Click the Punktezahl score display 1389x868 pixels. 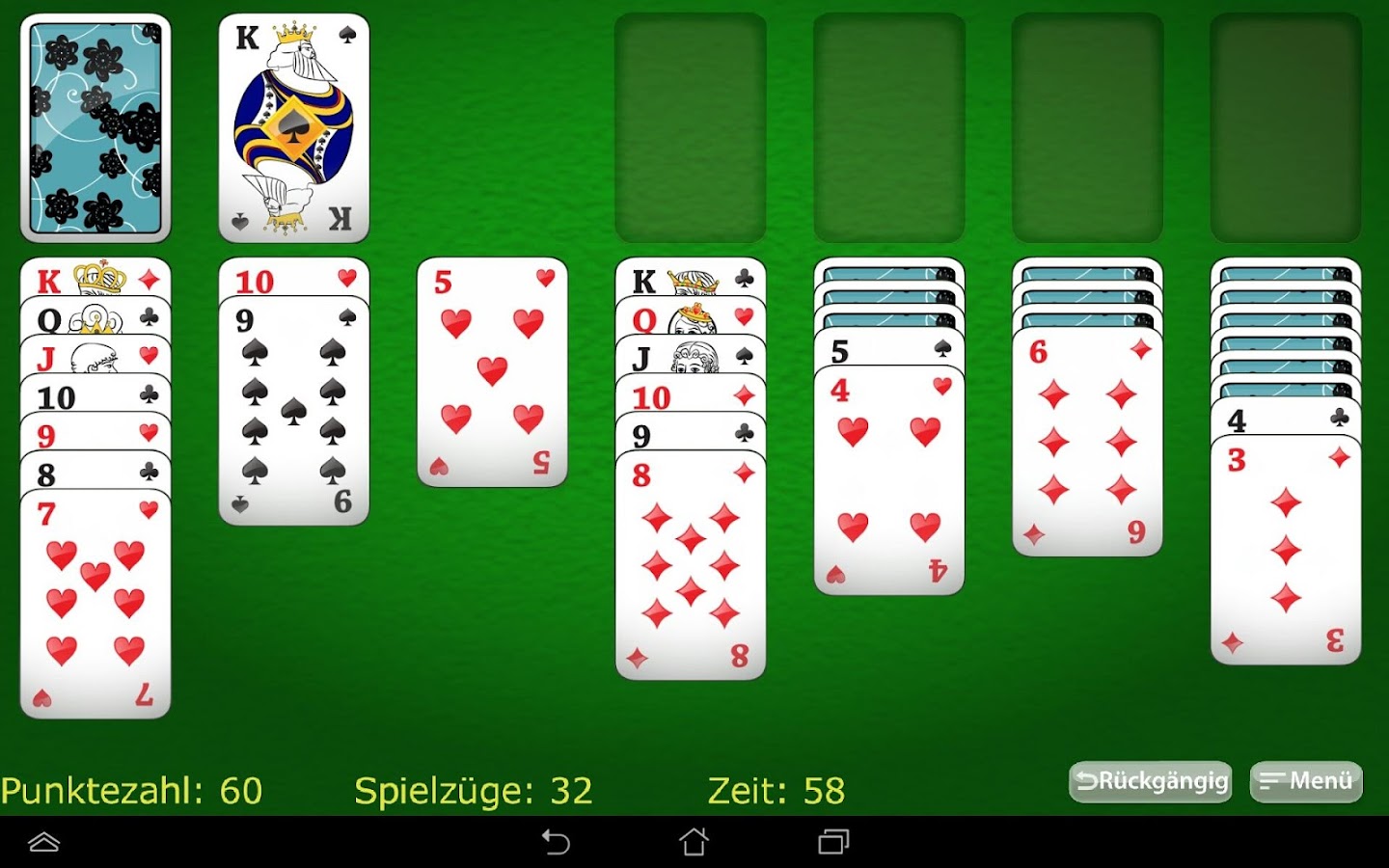pyautogui.click(x=130, y=790)
